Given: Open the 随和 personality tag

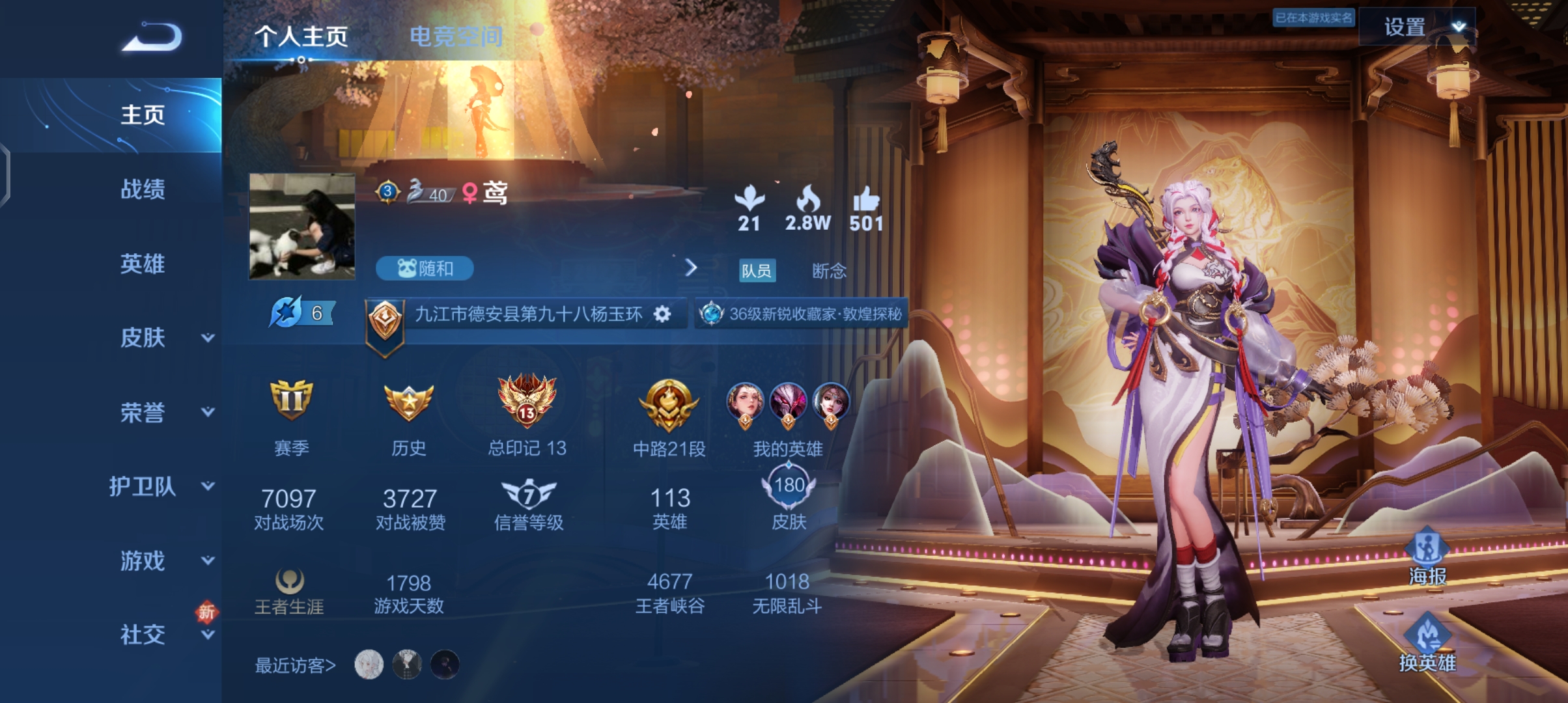Looking at the screenshot, I should click(x=425, y=268).
